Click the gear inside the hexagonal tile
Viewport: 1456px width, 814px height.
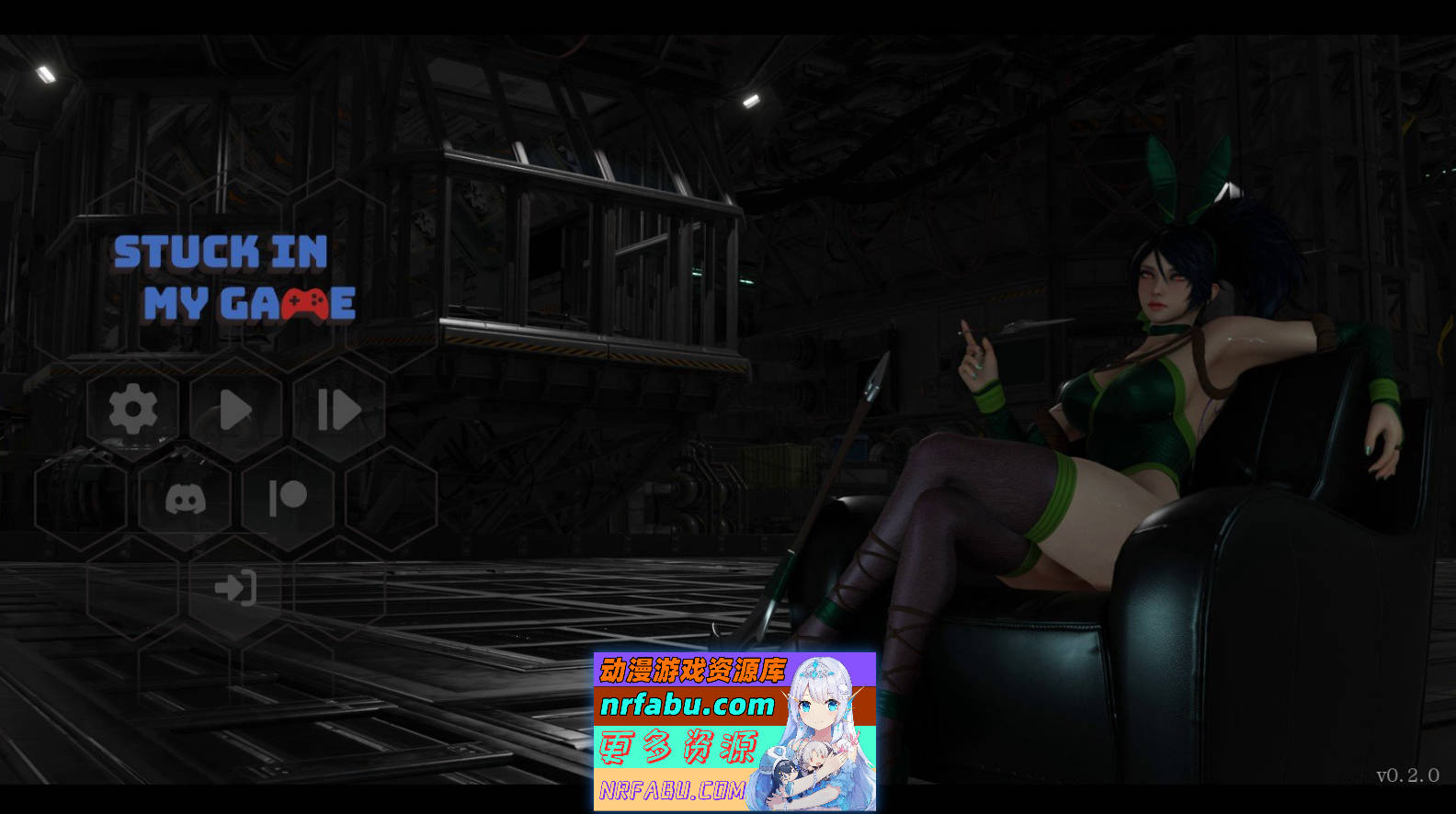pos(133,409)
